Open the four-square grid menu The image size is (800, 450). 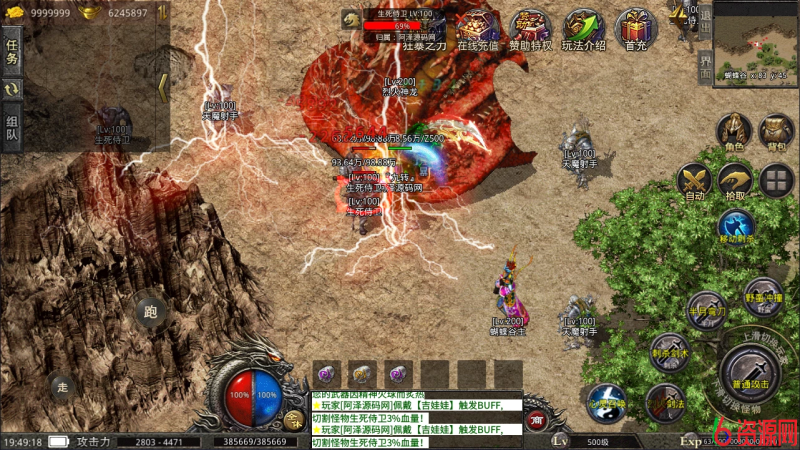click(777, 181)
